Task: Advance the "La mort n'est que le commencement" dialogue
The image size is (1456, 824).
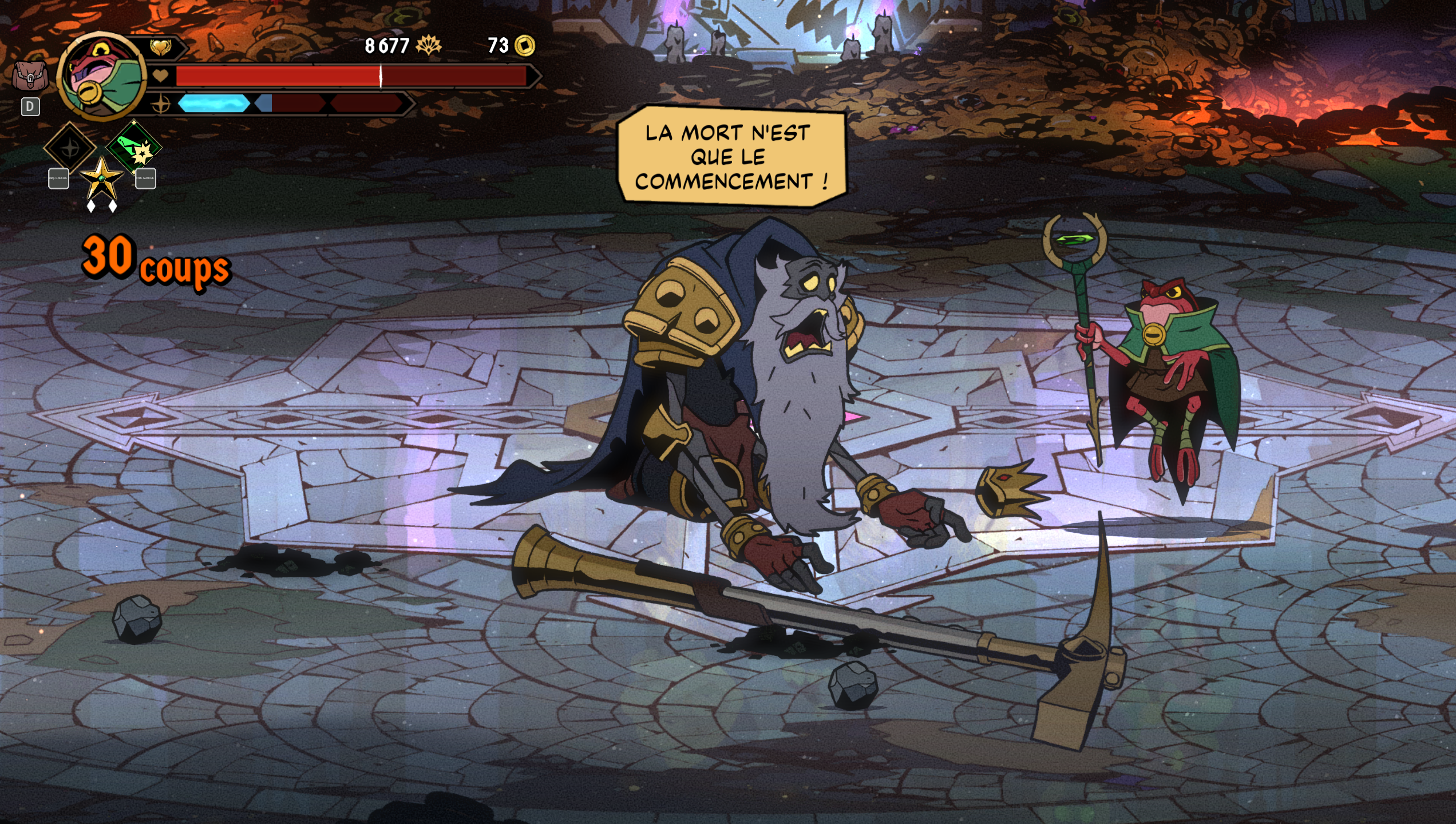Action: [x=731, y=156]
